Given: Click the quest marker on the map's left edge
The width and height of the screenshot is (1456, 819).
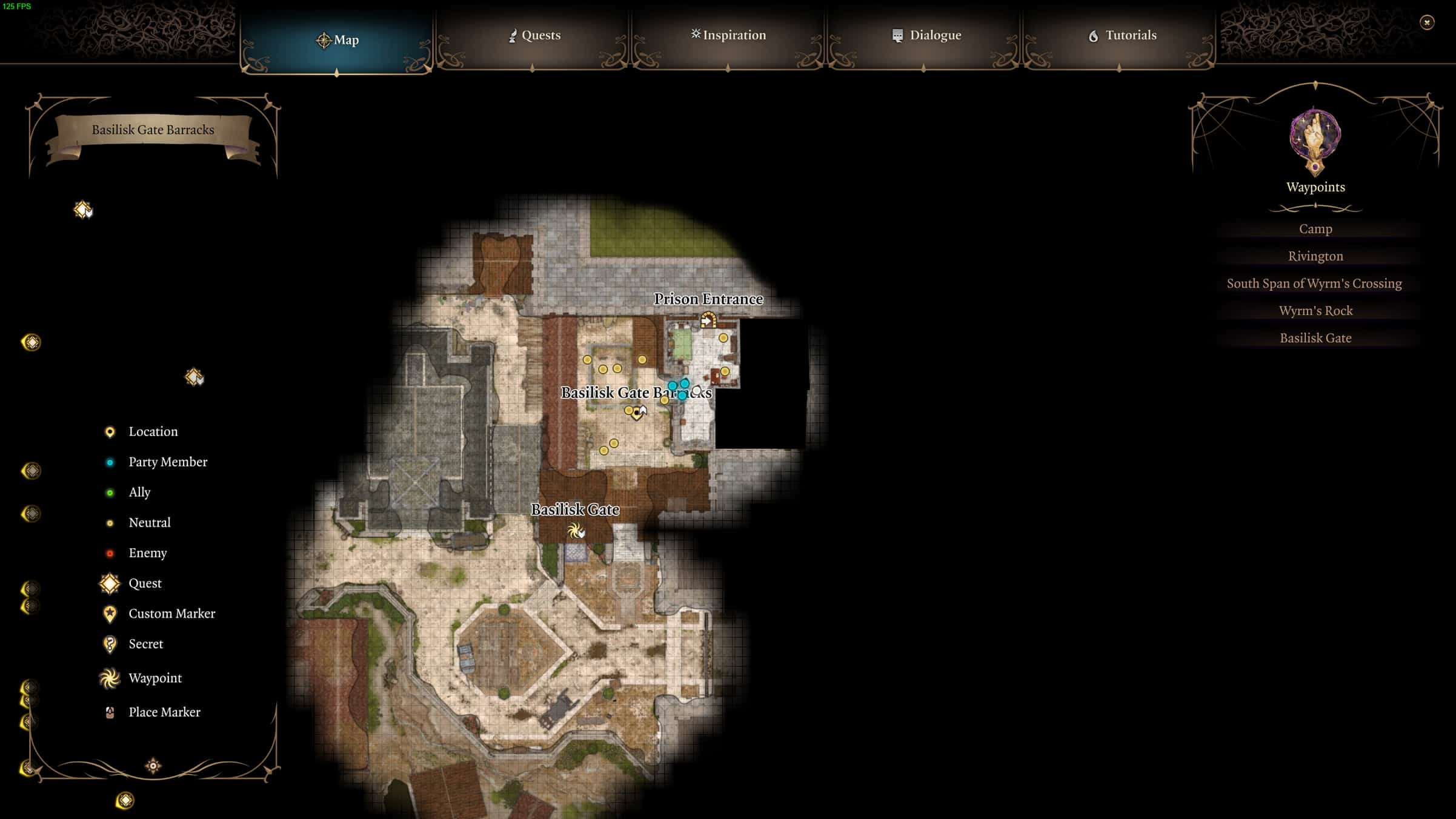Looking at the screenshot, I should pos(30,343).
